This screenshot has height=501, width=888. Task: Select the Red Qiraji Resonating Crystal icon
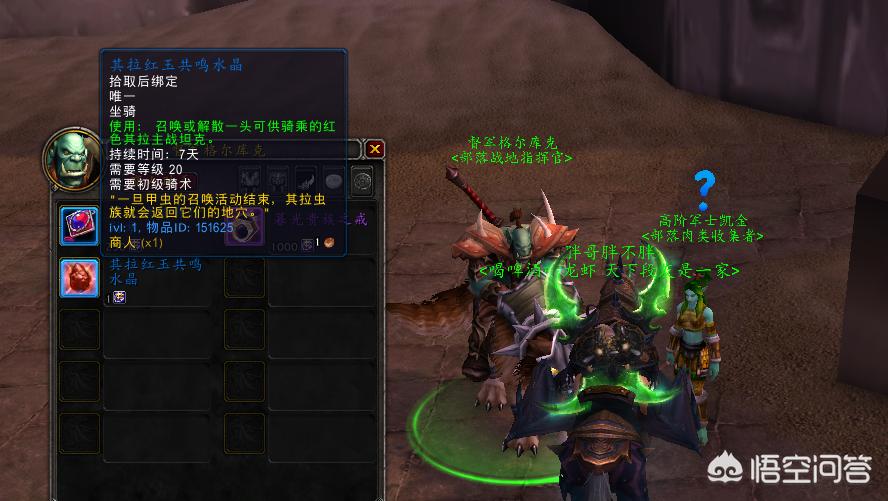tap(80, 278)
